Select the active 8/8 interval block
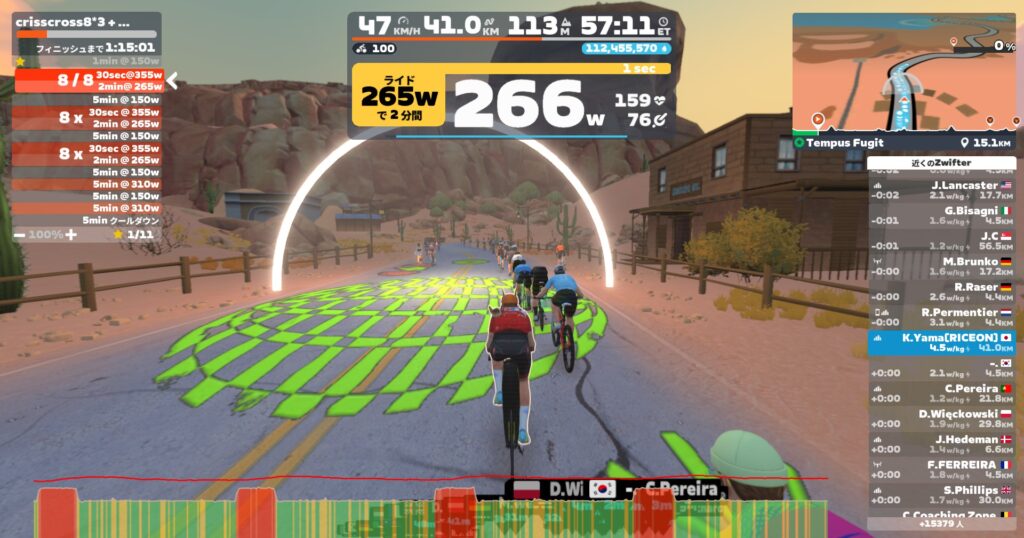This screenshot has width=1024, height=538. point(88,80)
